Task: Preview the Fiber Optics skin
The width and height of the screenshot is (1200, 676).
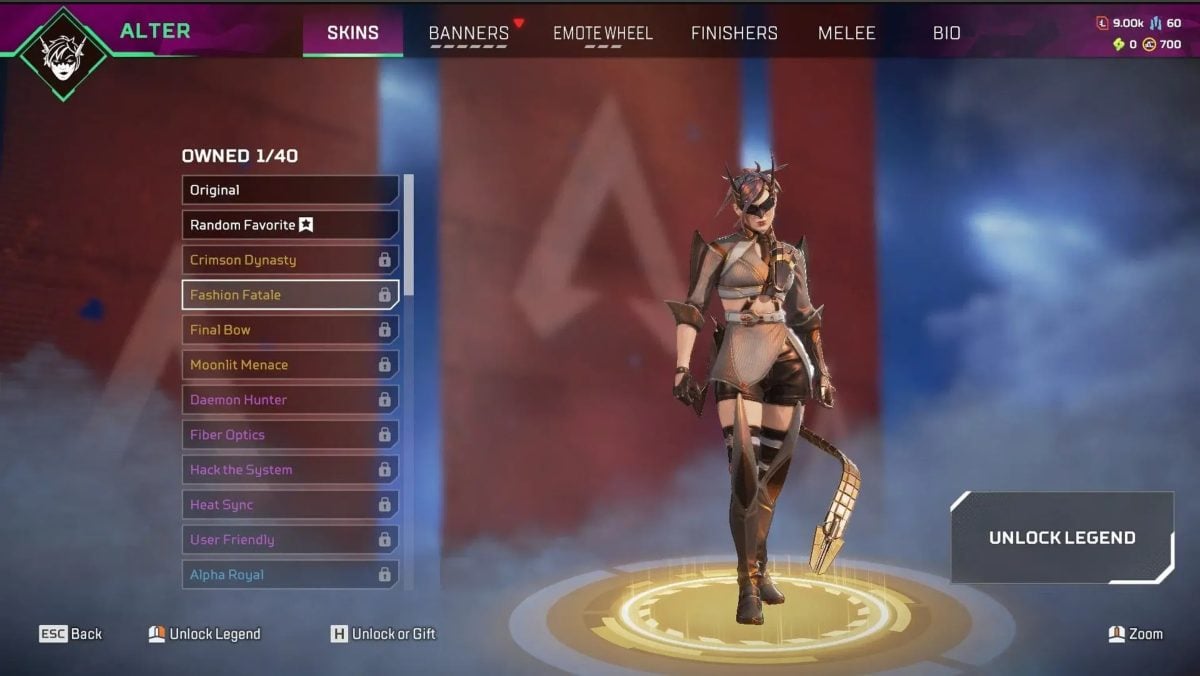Action: [x=290, y=435]
